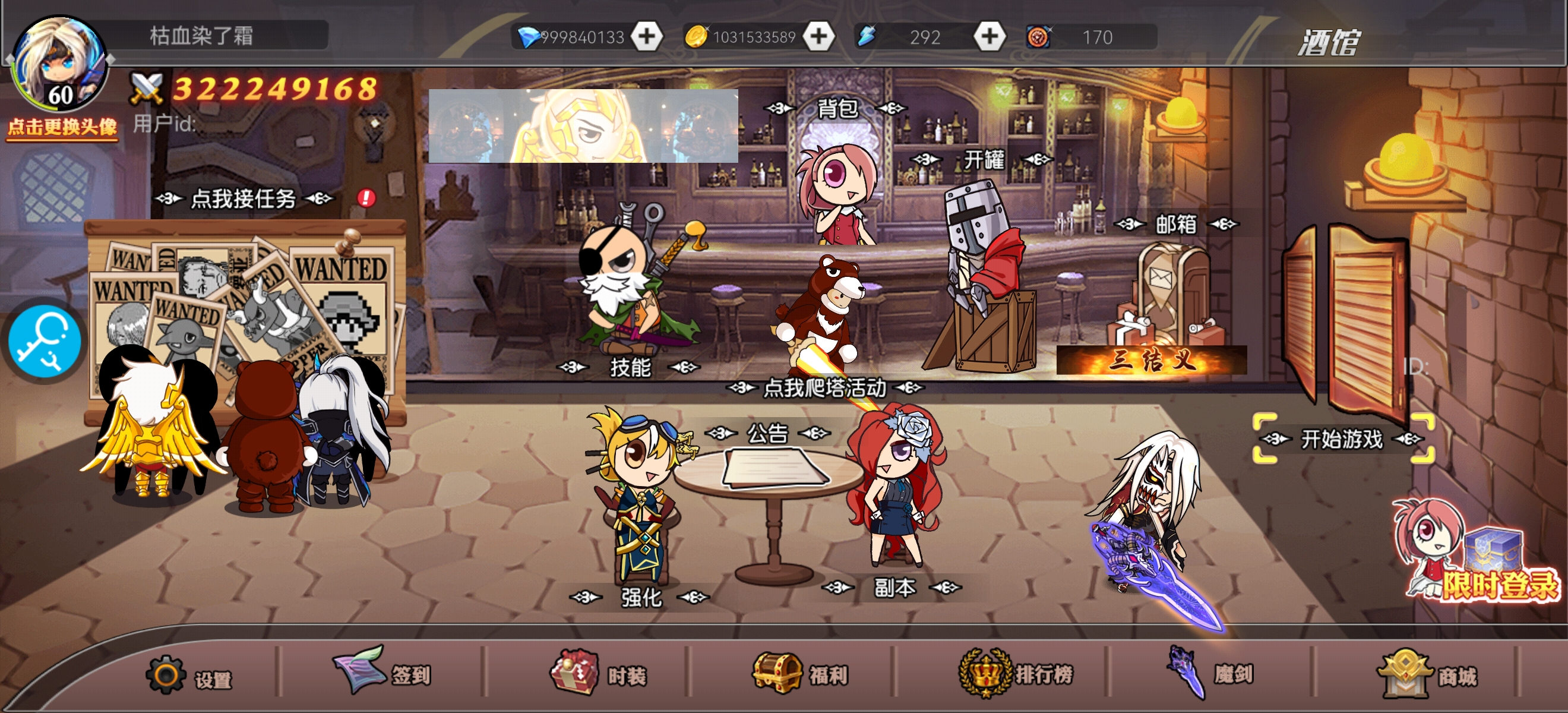Add more lightning energy with plus button
The height and width of the screenshot is (713, 1568).
[989, 36]
